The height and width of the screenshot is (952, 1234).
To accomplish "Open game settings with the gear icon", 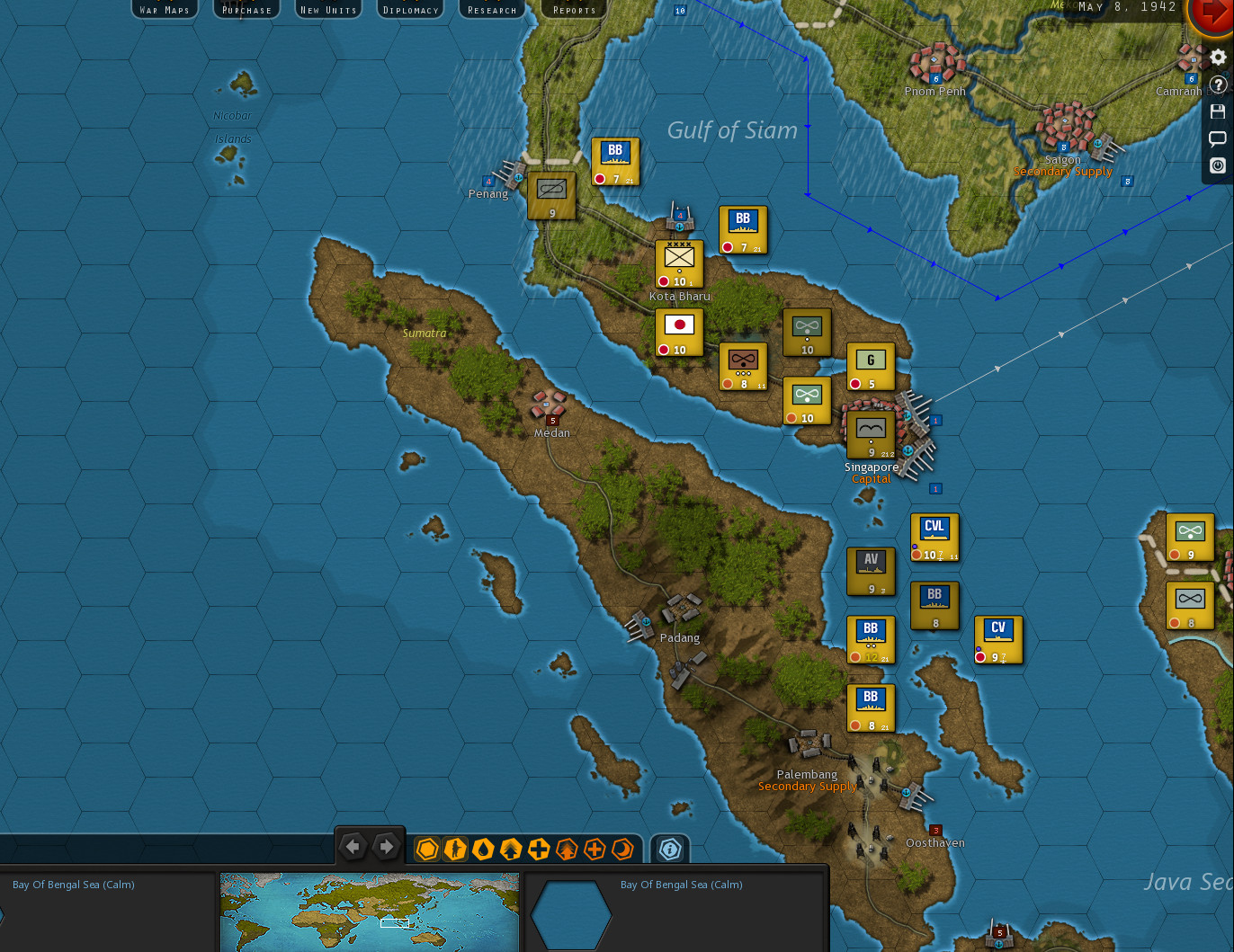I will pos(1218,57).
